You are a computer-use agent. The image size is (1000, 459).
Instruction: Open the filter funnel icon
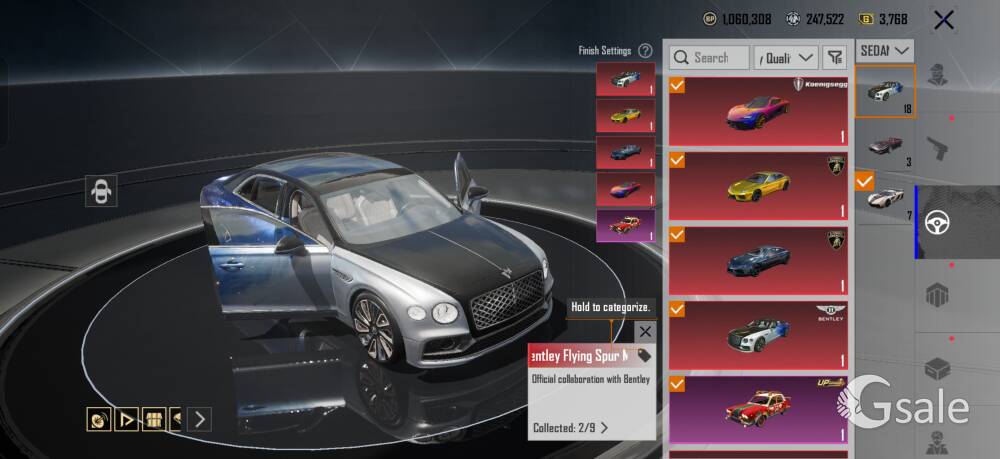[x=835, y=58]
